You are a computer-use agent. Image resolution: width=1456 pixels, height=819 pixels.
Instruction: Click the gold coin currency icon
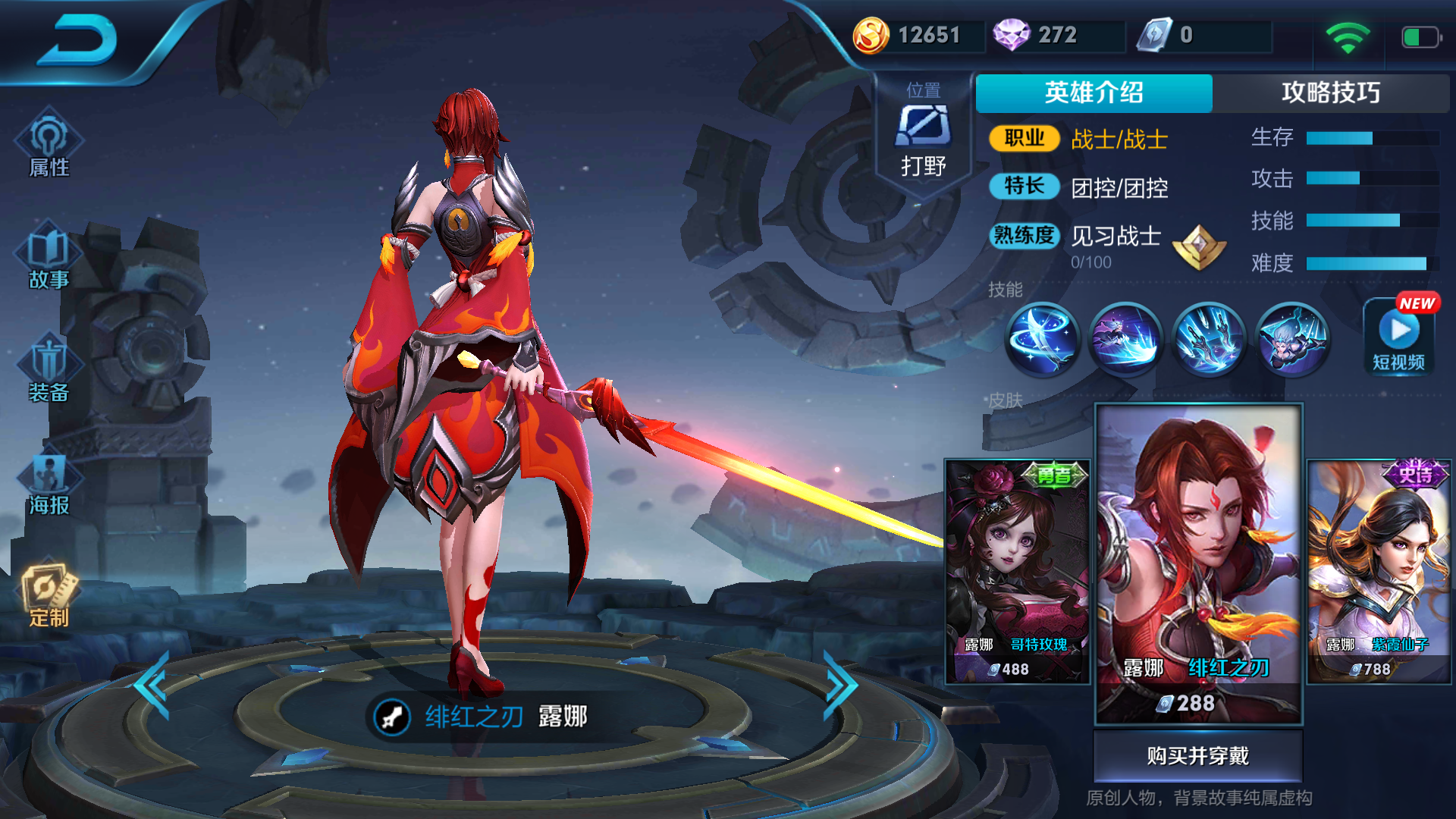tap(872, 33)
